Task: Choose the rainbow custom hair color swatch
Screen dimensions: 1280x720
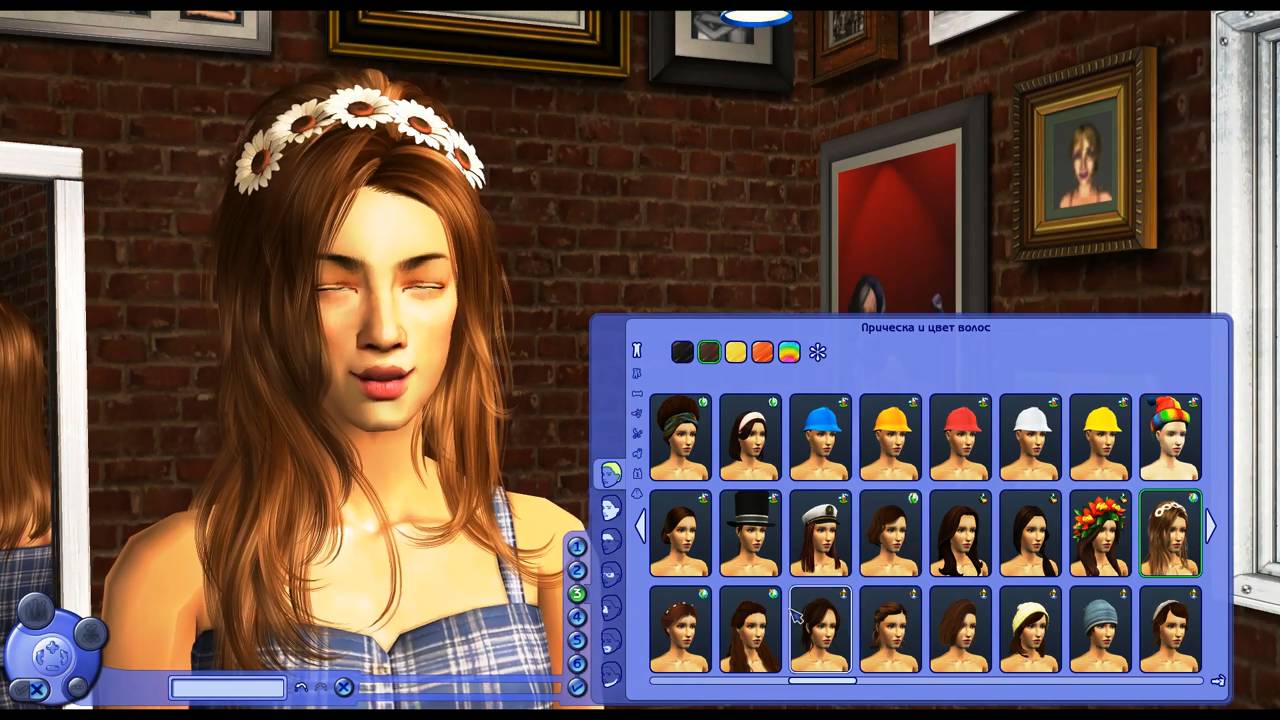Action: 790,352
